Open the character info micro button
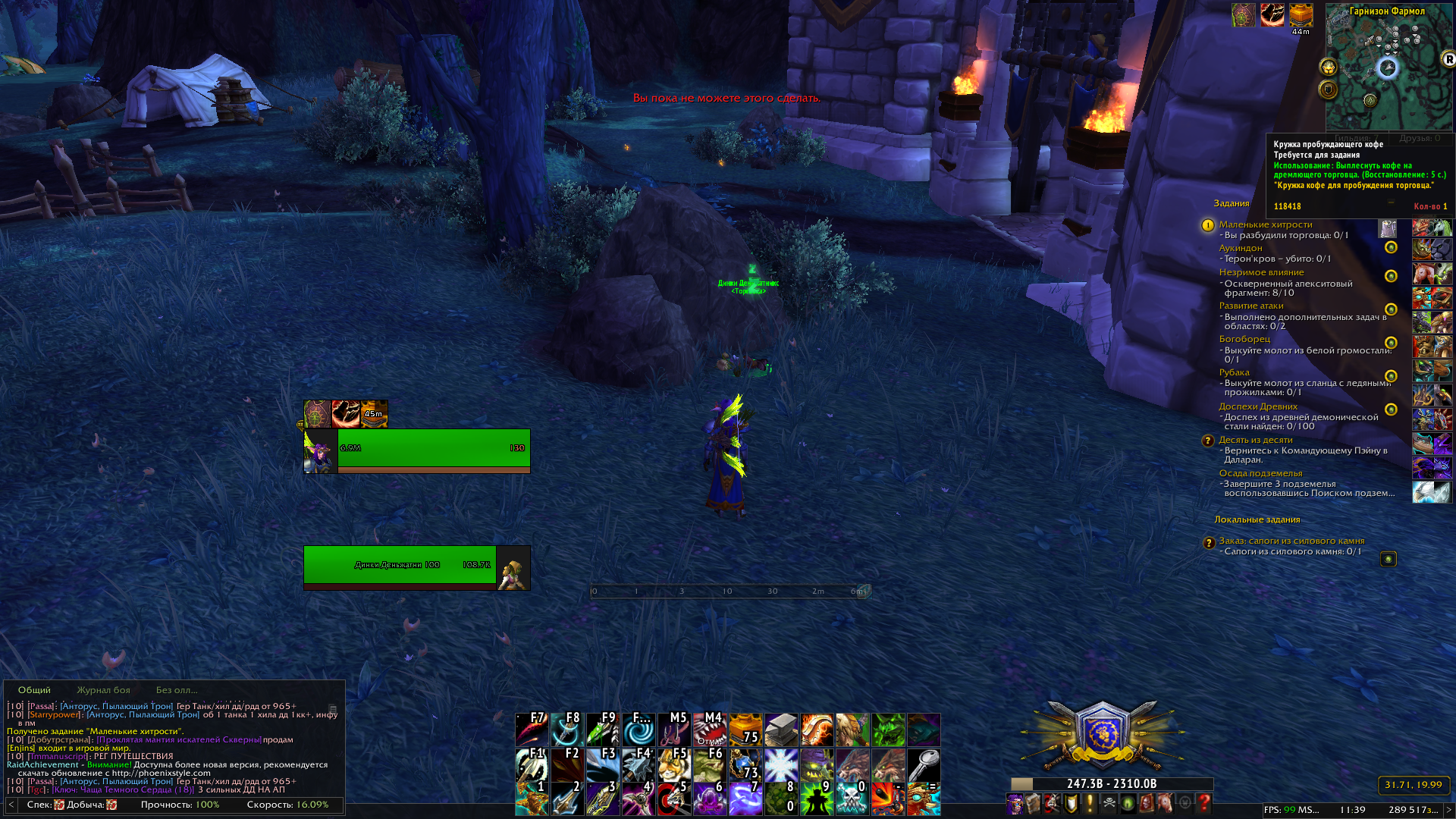This screenshot has height=819, width=1456. (1015, 803)
